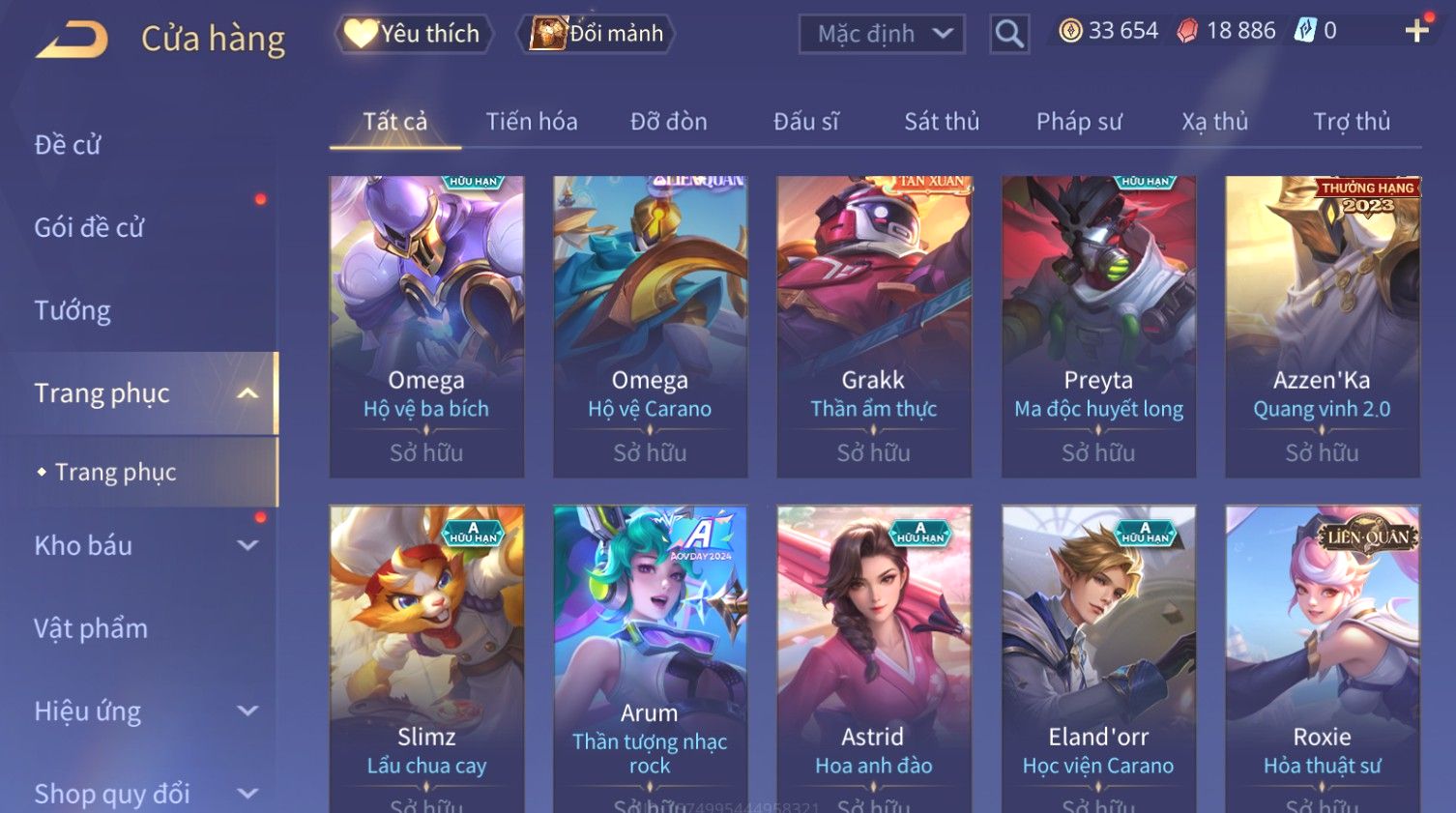Select the Pháp sư tab
This screenshot has height=813, width=1456.
1079,122
